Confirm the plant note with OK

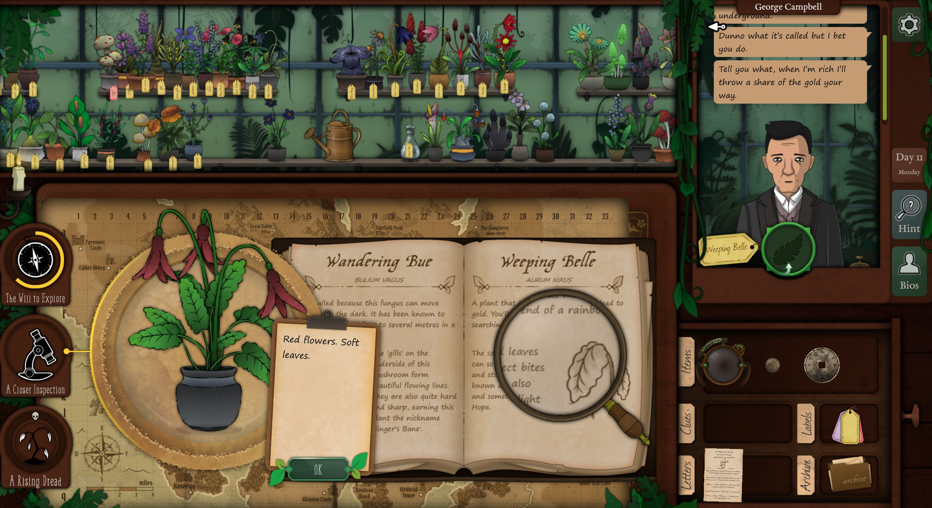tap(318, 469)
